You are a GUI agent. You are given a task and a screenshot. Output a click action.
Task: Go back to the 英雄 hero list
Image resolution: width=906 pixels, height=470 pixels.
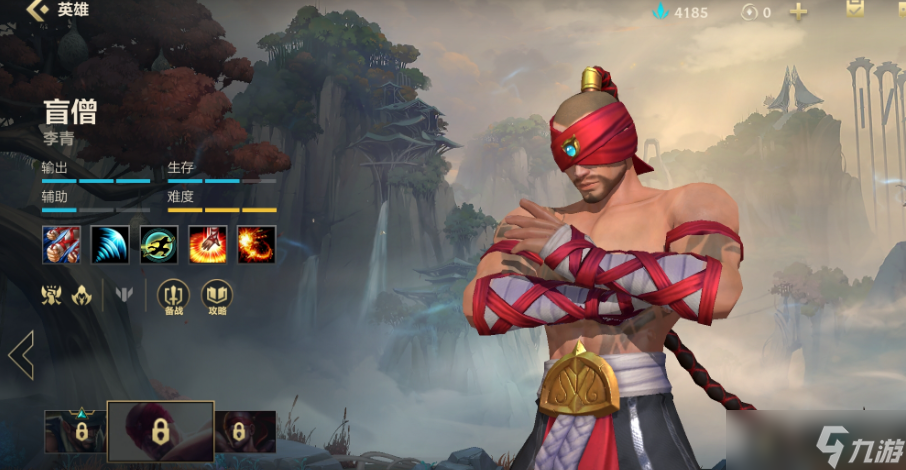(x=40, y=11)
